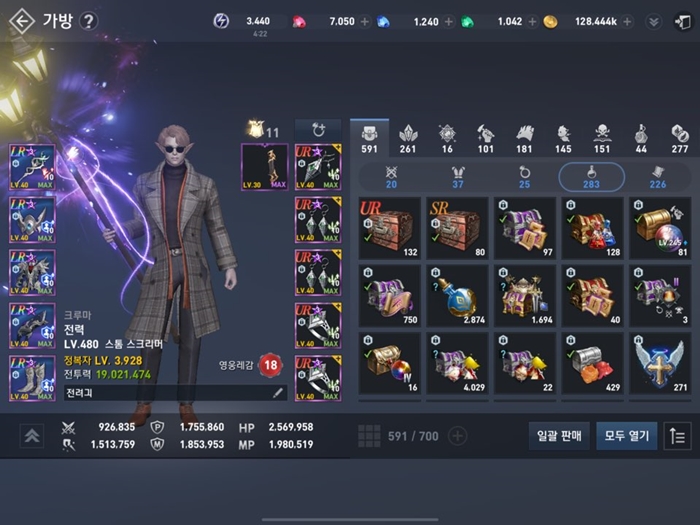Expand the currency dropdown chevron
This screenshot has width=700, height=525.
coord(654,21)
